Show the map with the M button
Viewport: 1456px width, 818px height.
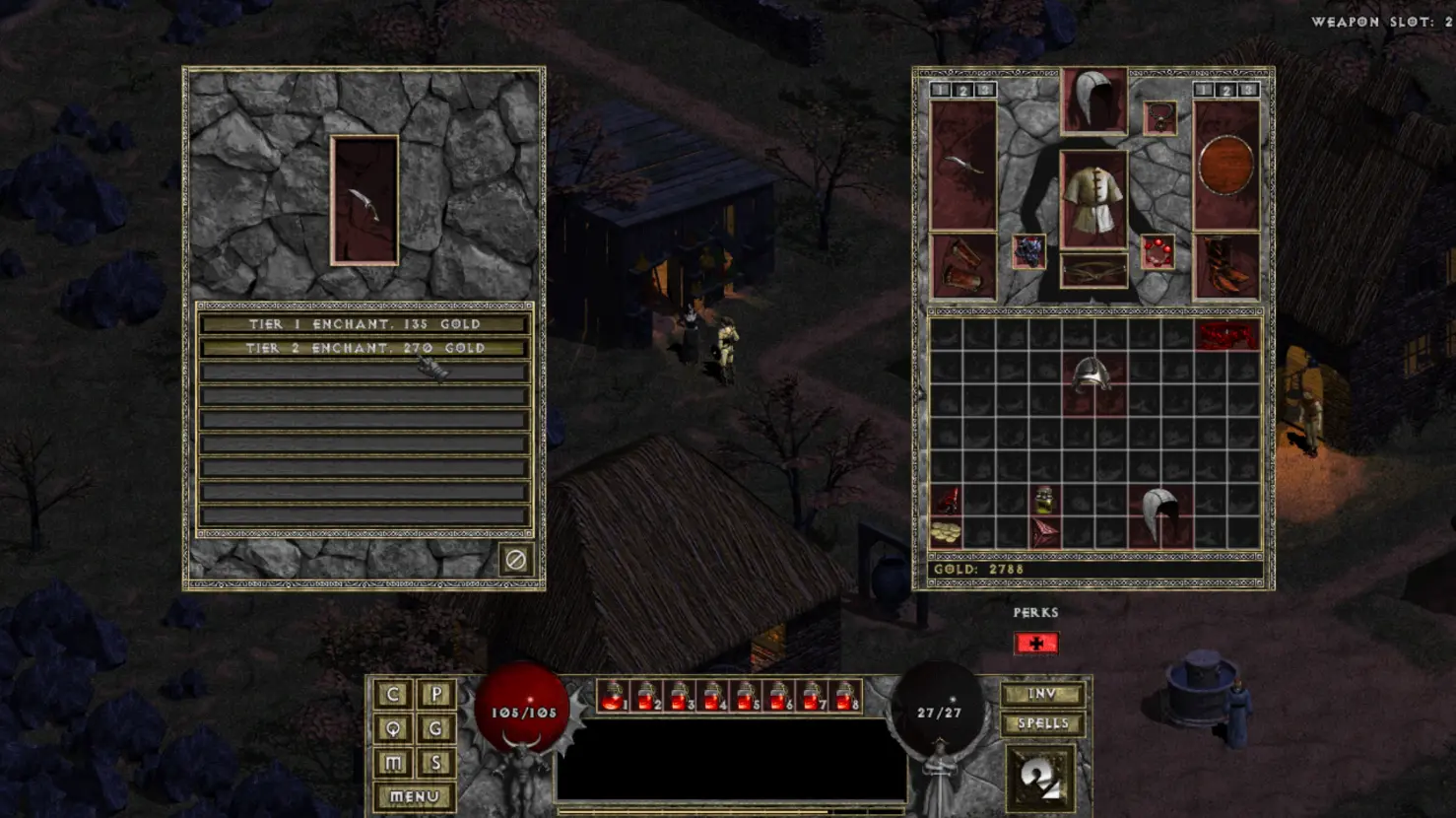(x=393, y=763)
